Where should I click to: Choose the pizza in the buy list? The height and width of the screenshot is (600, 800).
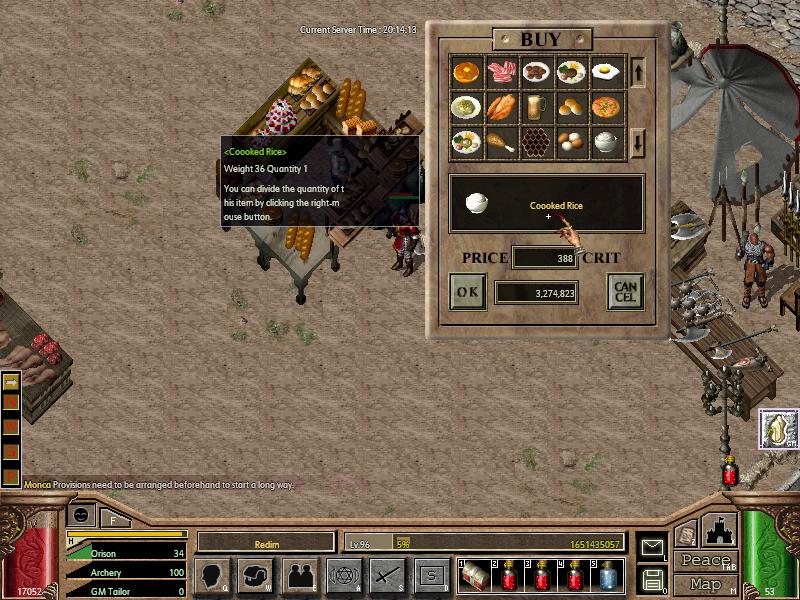pos(606,107)
